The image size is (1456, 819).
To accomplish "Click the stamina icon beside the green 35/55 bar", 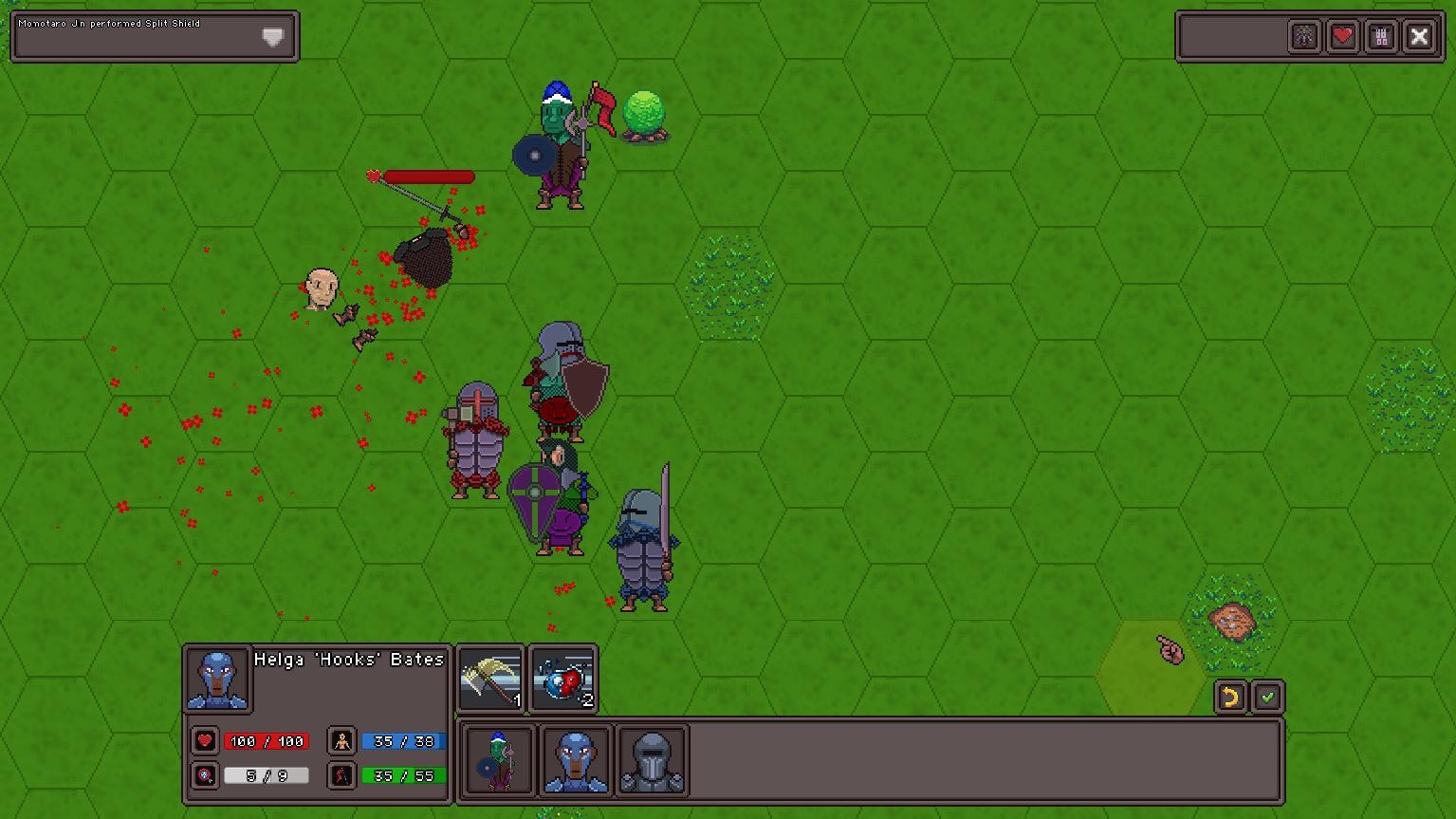I will pos(341,775).
